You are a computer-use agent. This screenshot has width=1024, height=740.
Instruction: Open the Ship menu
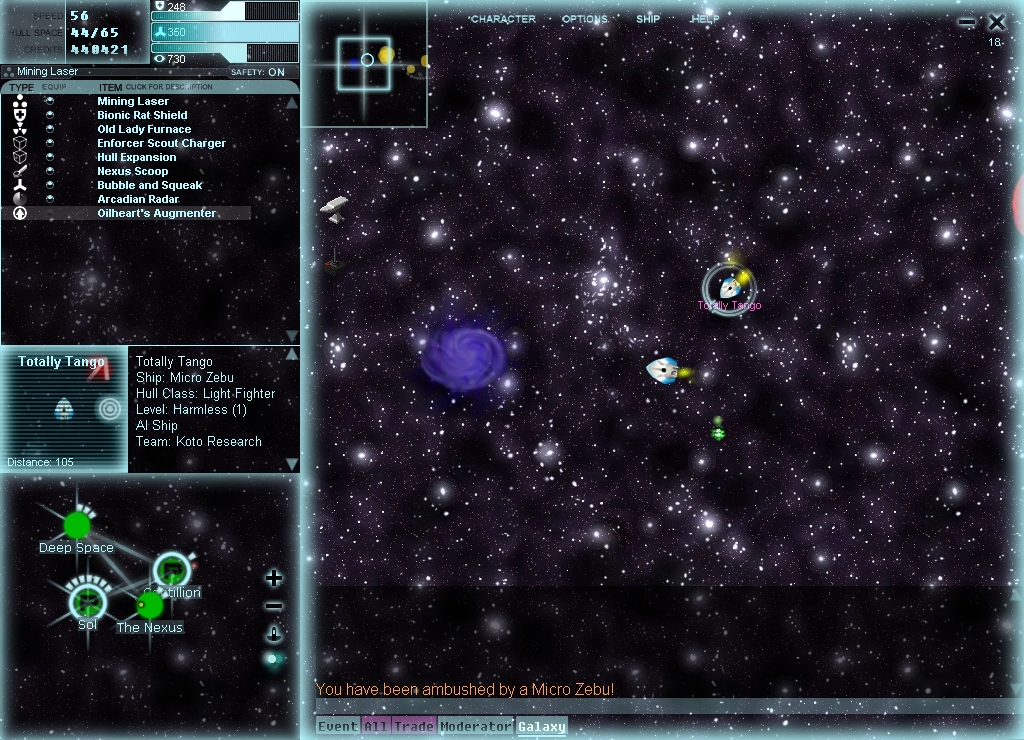[648, 19]
